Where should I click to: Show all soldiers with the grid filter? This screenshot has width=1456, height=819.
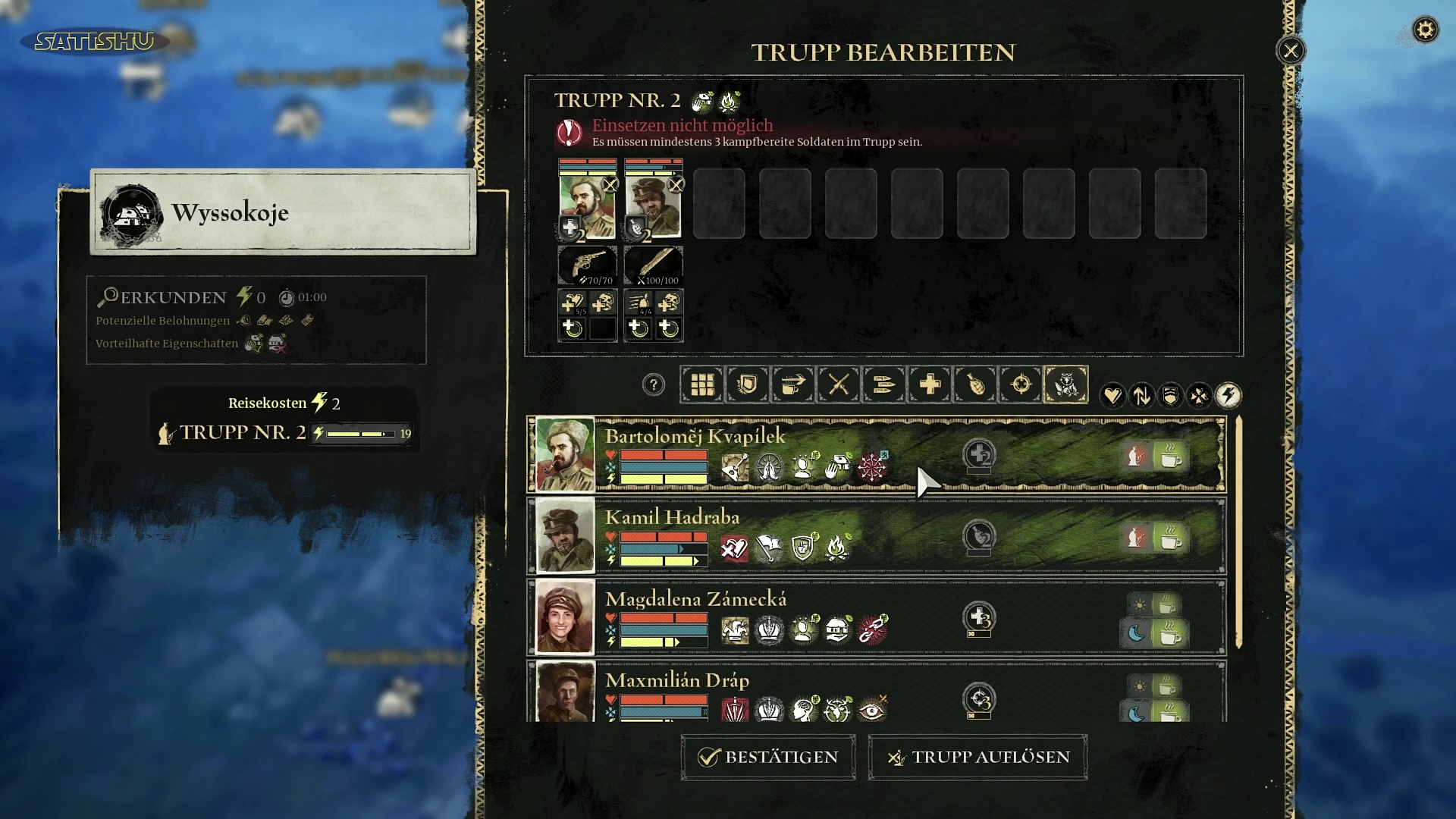(702, 384)
